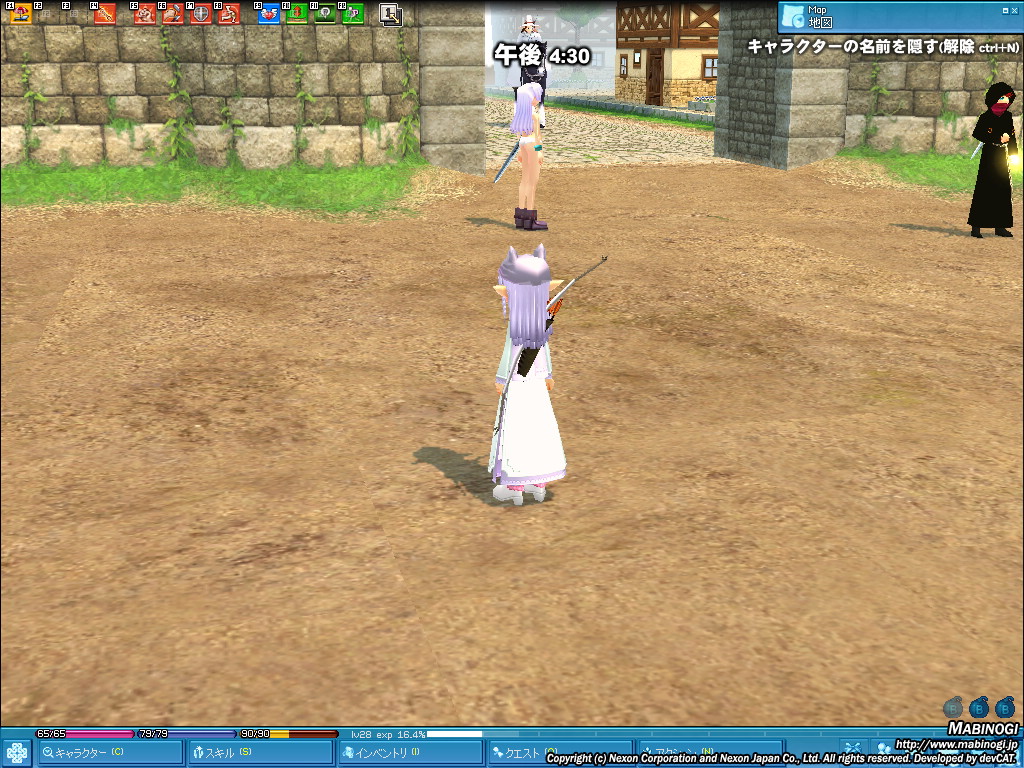Use the F11 dark green skill icon

pos(325,14)
